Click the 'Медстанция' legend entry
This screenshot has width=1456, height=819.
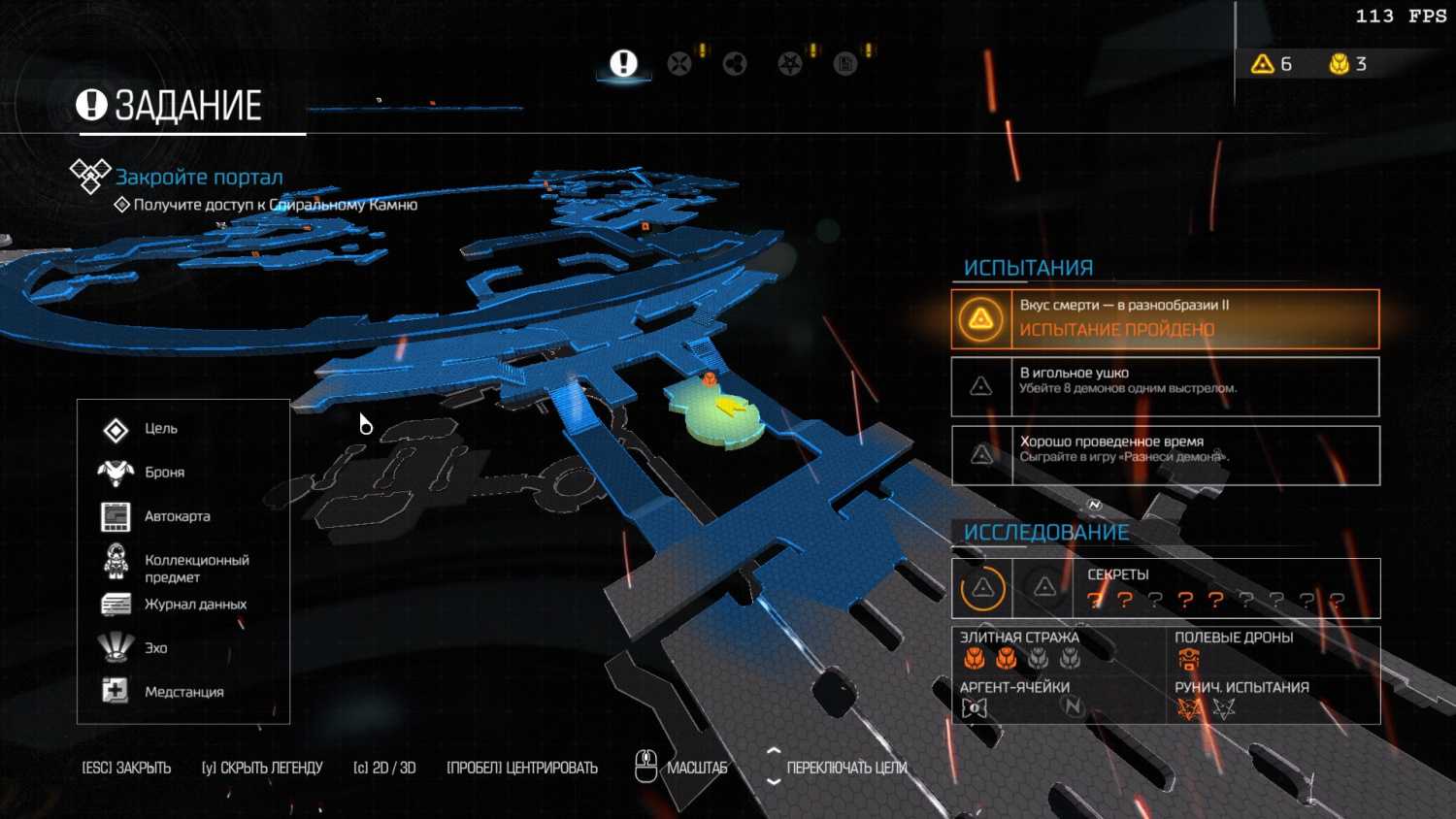click(183, 692)
